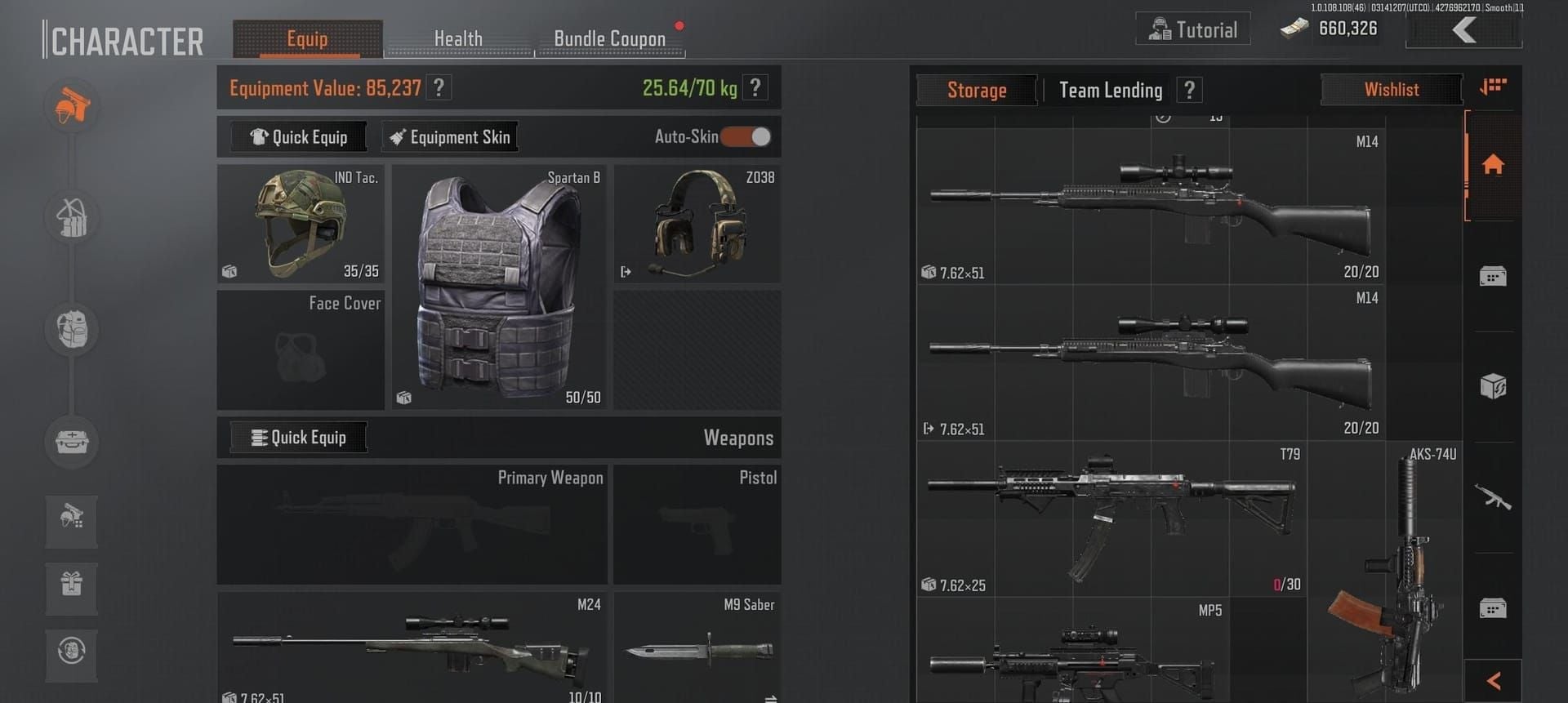Screen dimensions: 1568x703
Task: Switch to the Health tab
Action: [459, 38]
